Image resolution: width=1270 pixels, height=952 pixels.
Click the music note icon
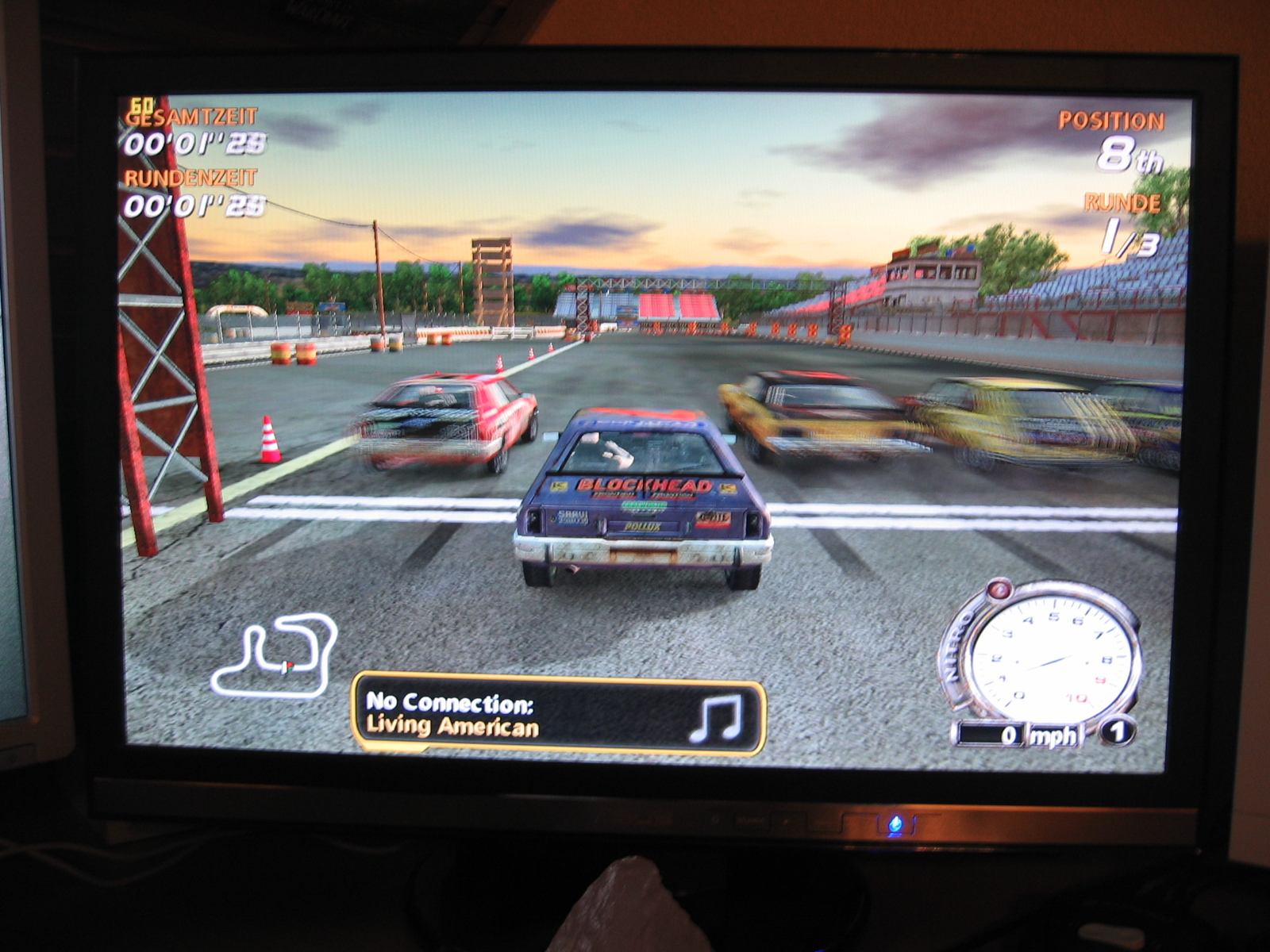[714, 717]
